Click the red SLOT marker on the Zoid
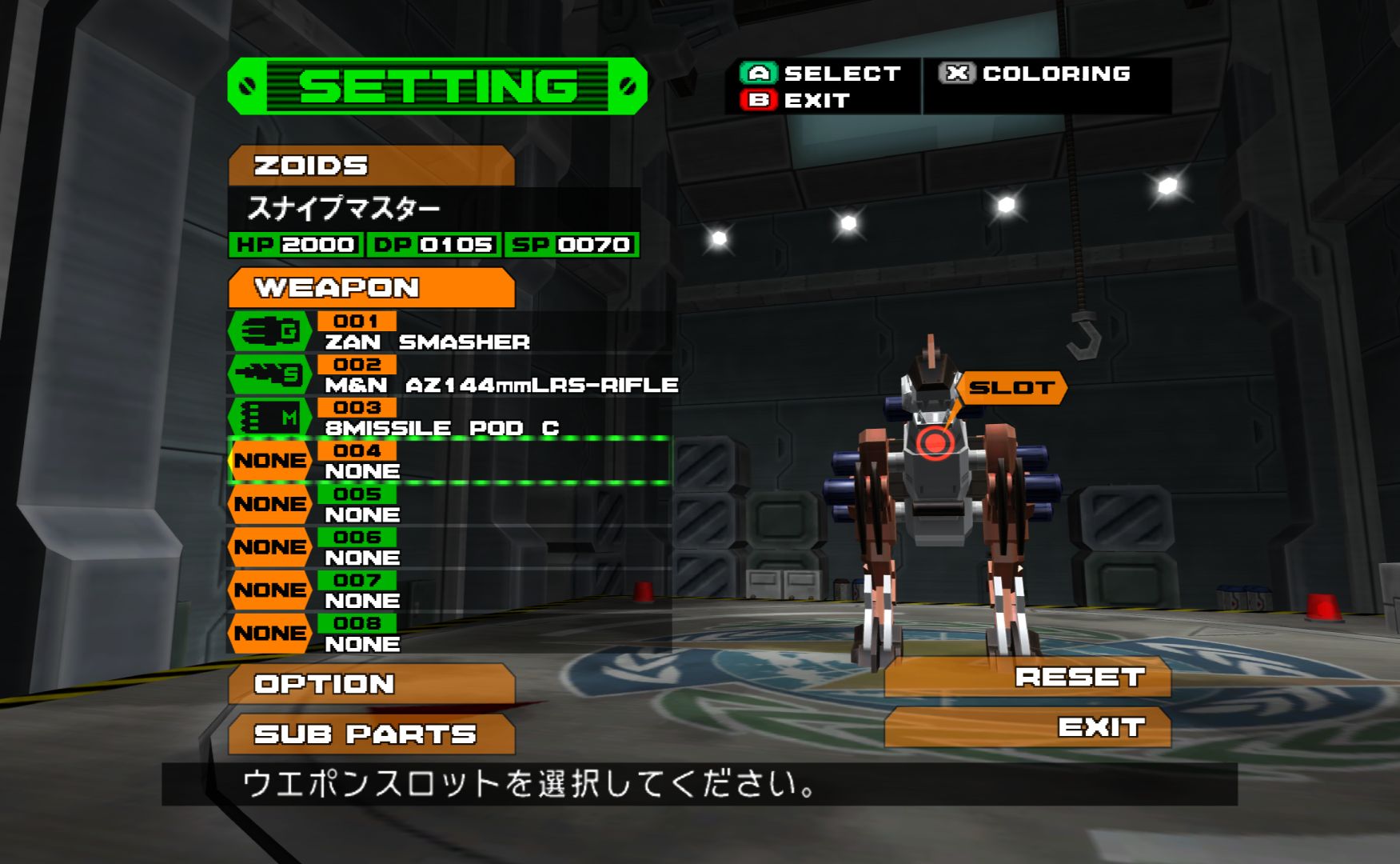 934,442
